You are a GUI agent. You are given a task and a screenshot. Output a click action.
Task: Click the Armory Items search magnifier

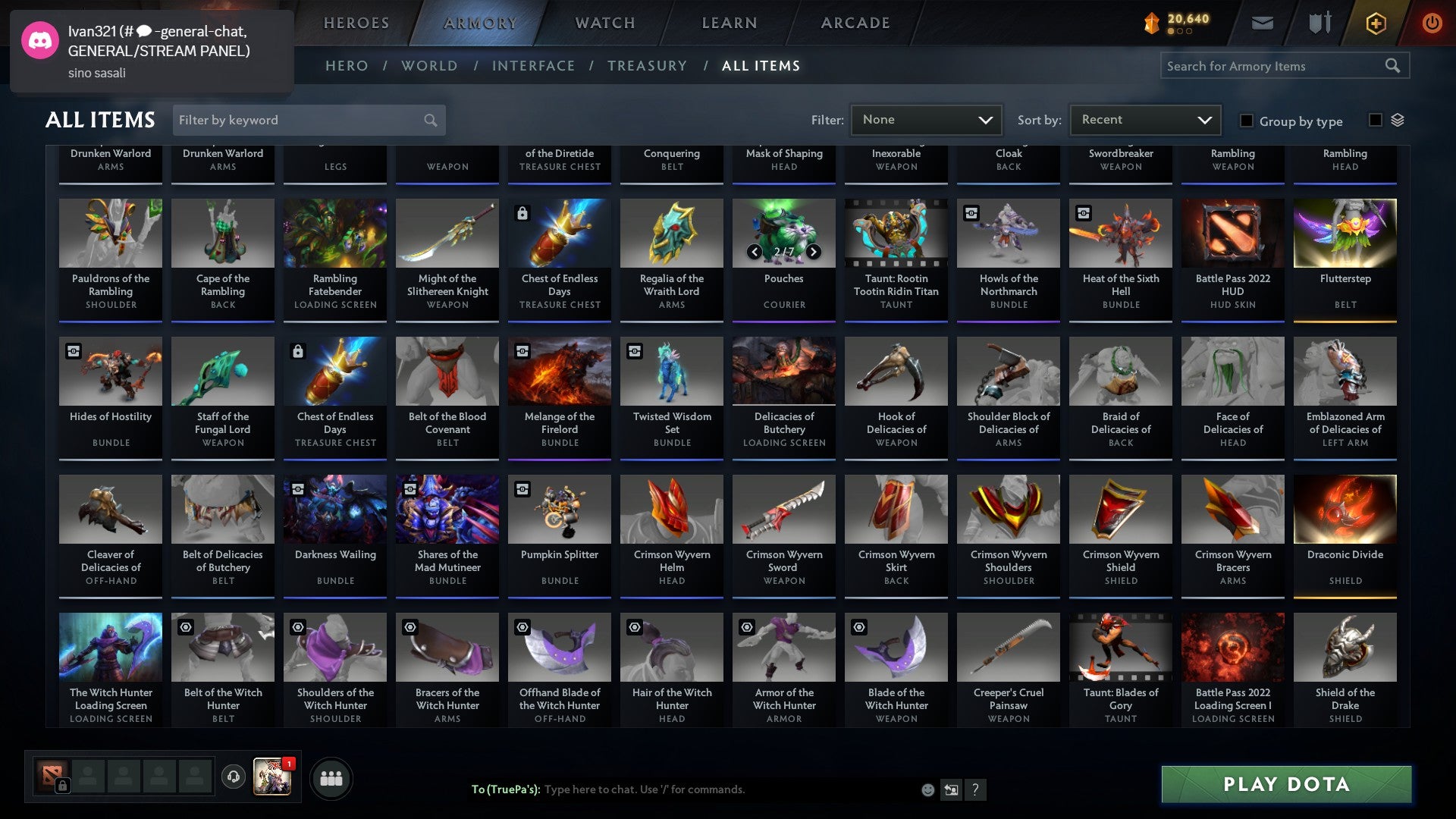tap(1393, 66)
